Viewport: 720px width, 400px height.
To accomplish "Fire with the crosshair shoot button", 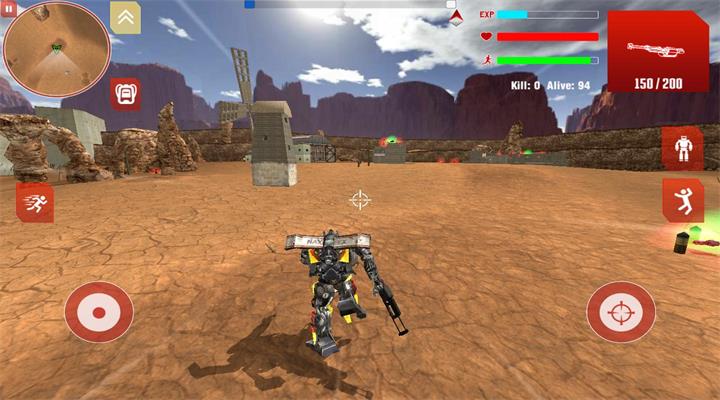I will (x=621, y=312).
